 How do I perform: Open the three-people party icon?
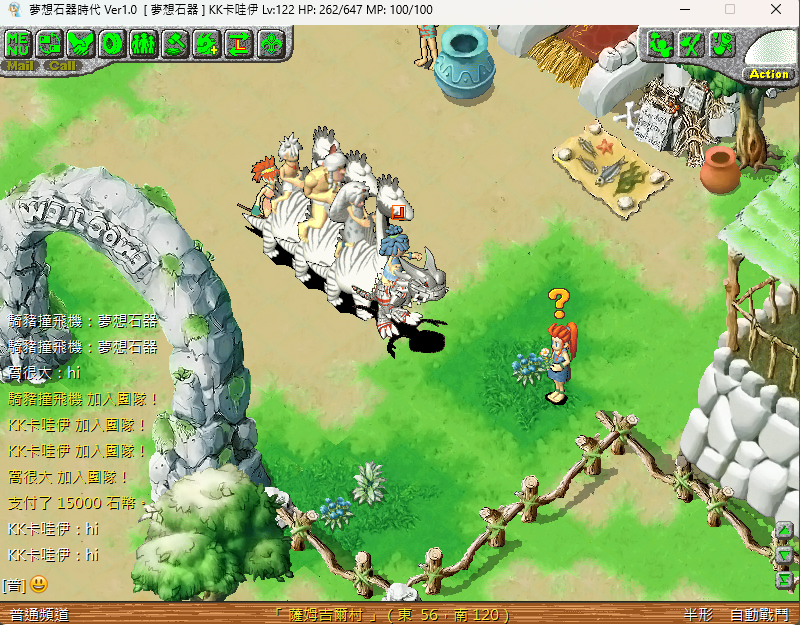[x=144, y=44]
